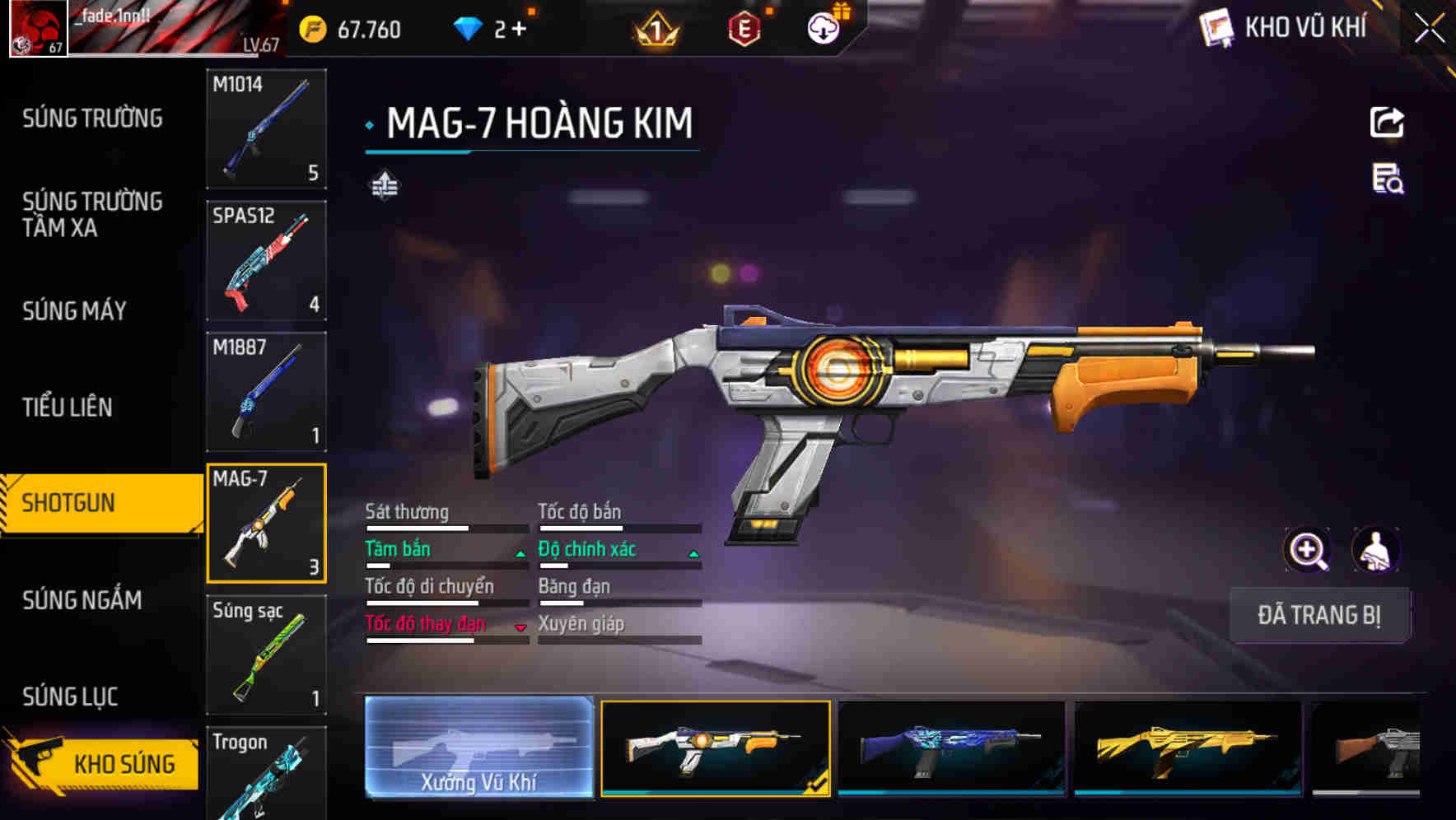Open the Súng Máy category
This screenshot has width=1456, height=820.
point(74,310)
